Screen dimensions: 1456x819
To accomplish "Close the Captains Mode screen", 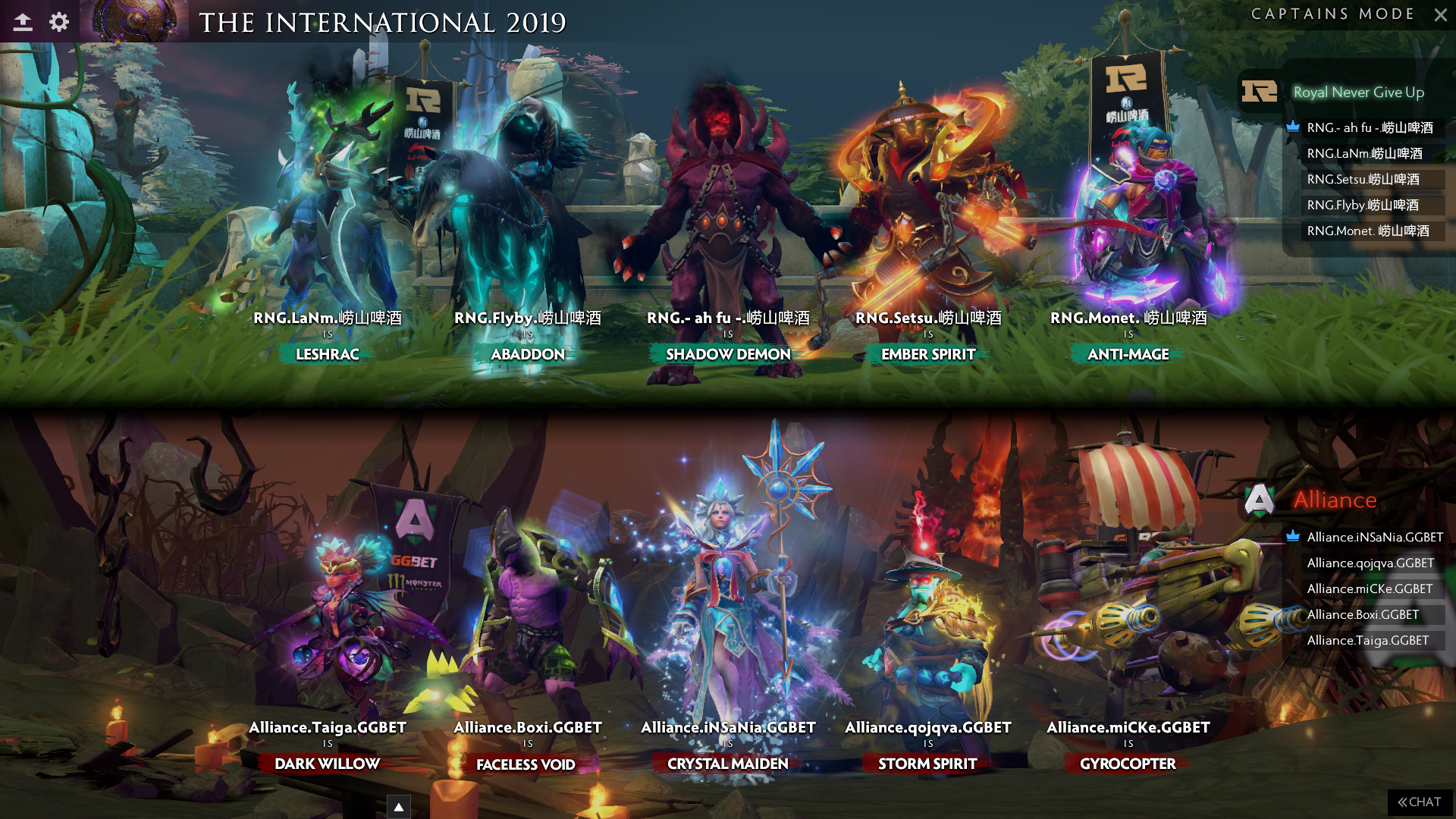I will point(1440,14).
